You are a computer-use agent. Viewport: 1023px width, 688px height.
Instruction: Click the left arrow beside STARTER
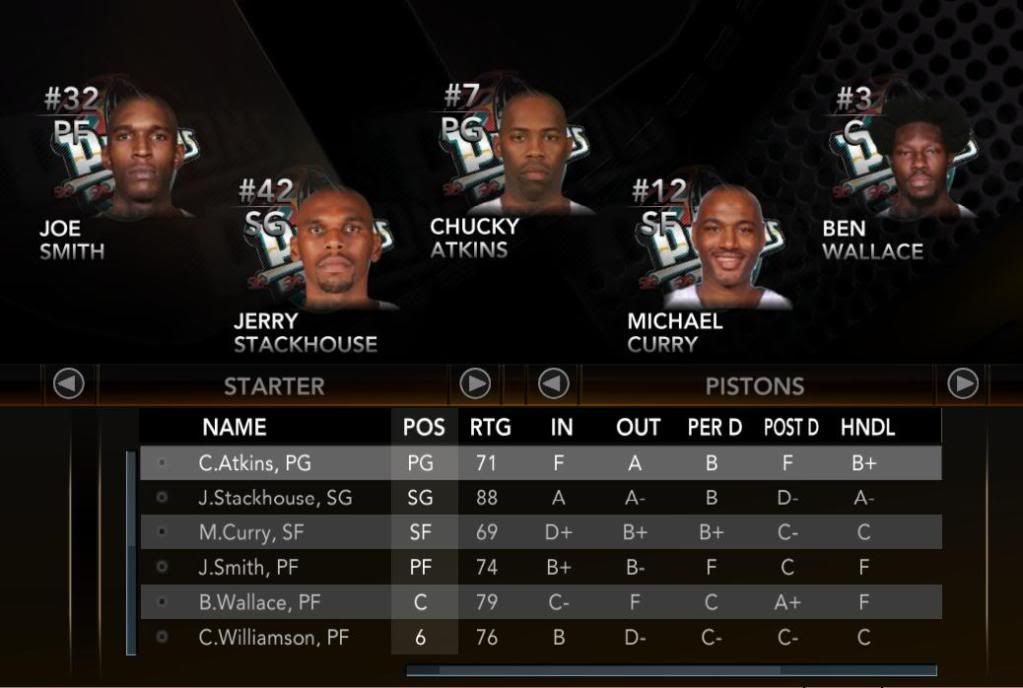[x=69, y=384]
